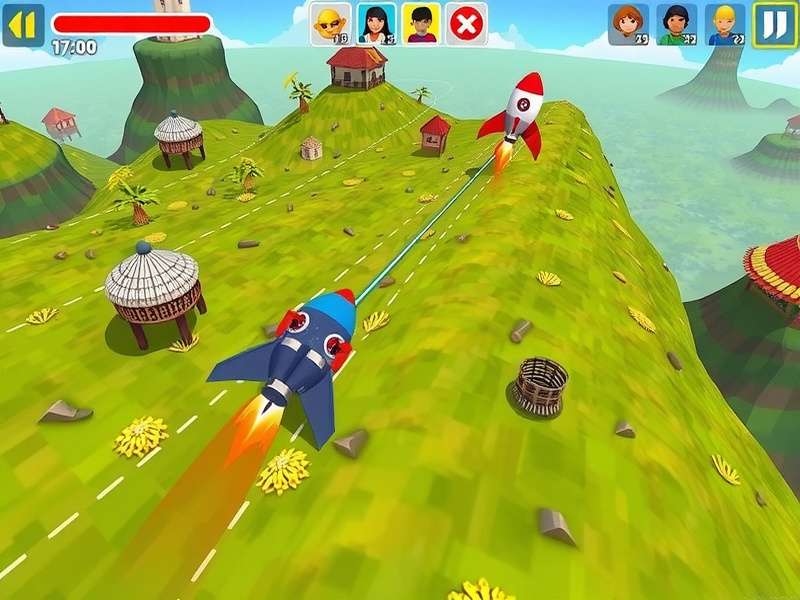Choose the long black-haired woman portrait
Image resolution: width=800 pixels, height=600 pixels.
coord(377,23)
